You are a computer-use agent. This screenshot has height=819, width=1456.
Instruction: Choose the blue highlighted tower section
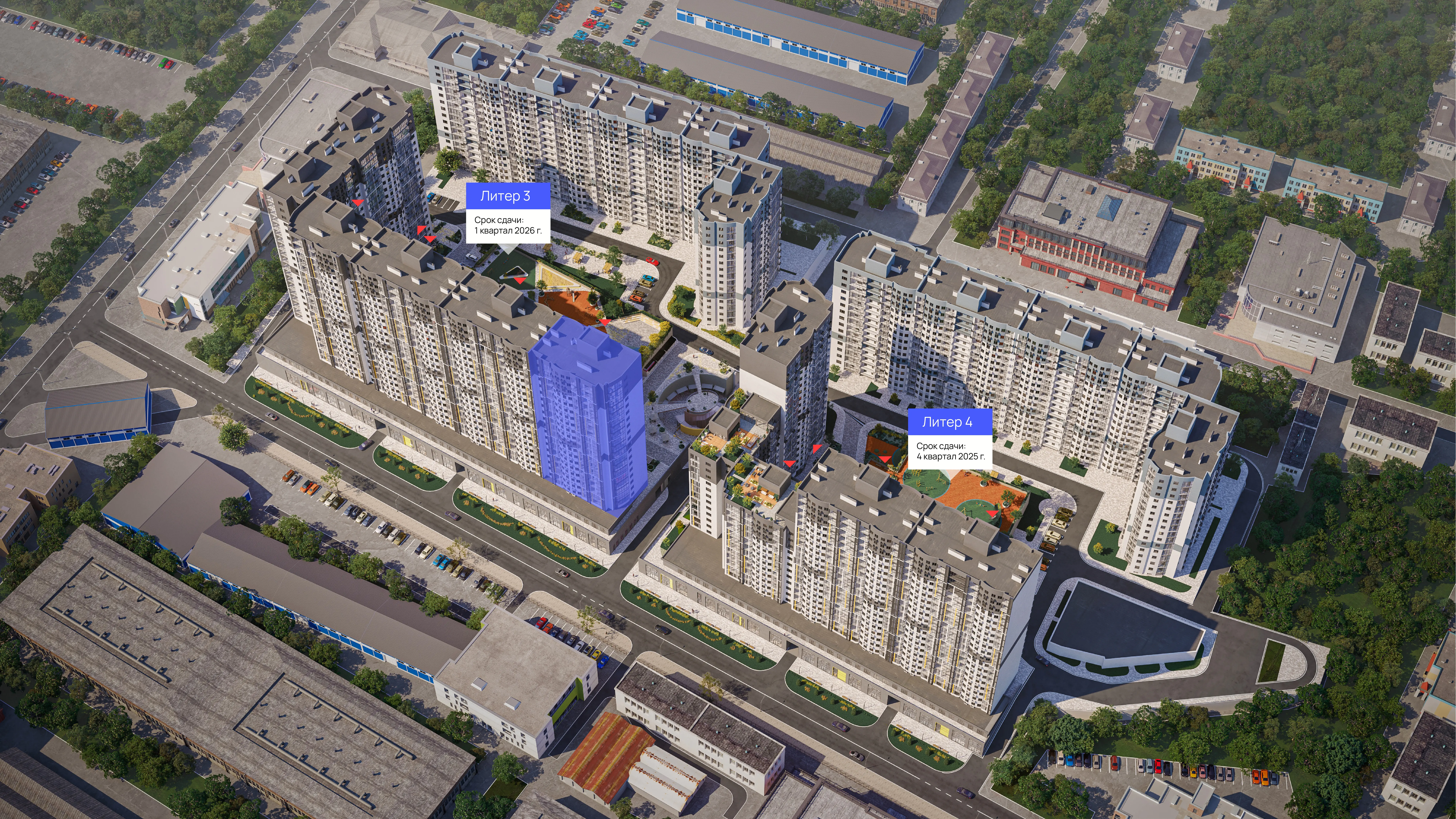pos(588,418)
